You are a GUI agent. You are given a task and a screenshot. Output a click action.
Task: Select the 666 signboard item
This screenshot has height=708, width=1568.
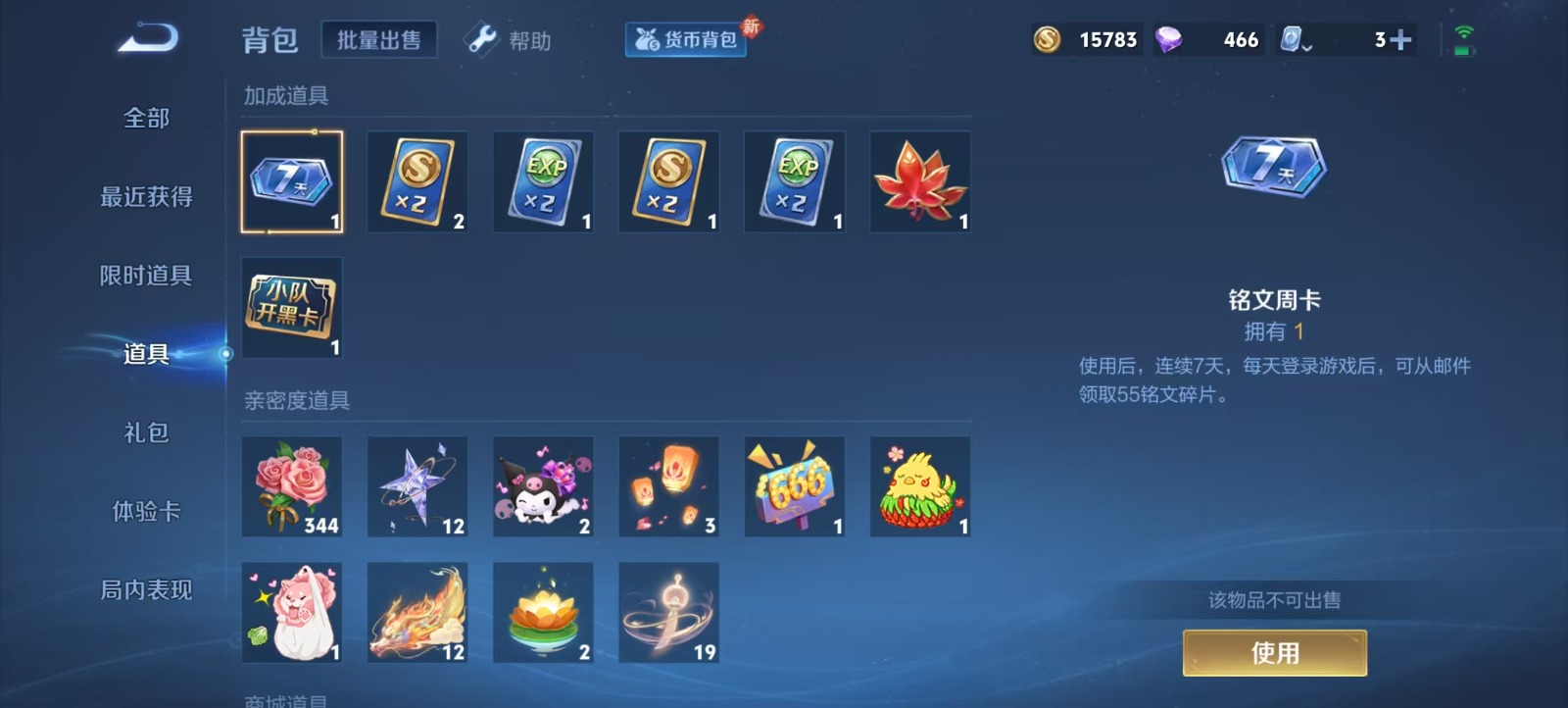[x=795, y=487]
